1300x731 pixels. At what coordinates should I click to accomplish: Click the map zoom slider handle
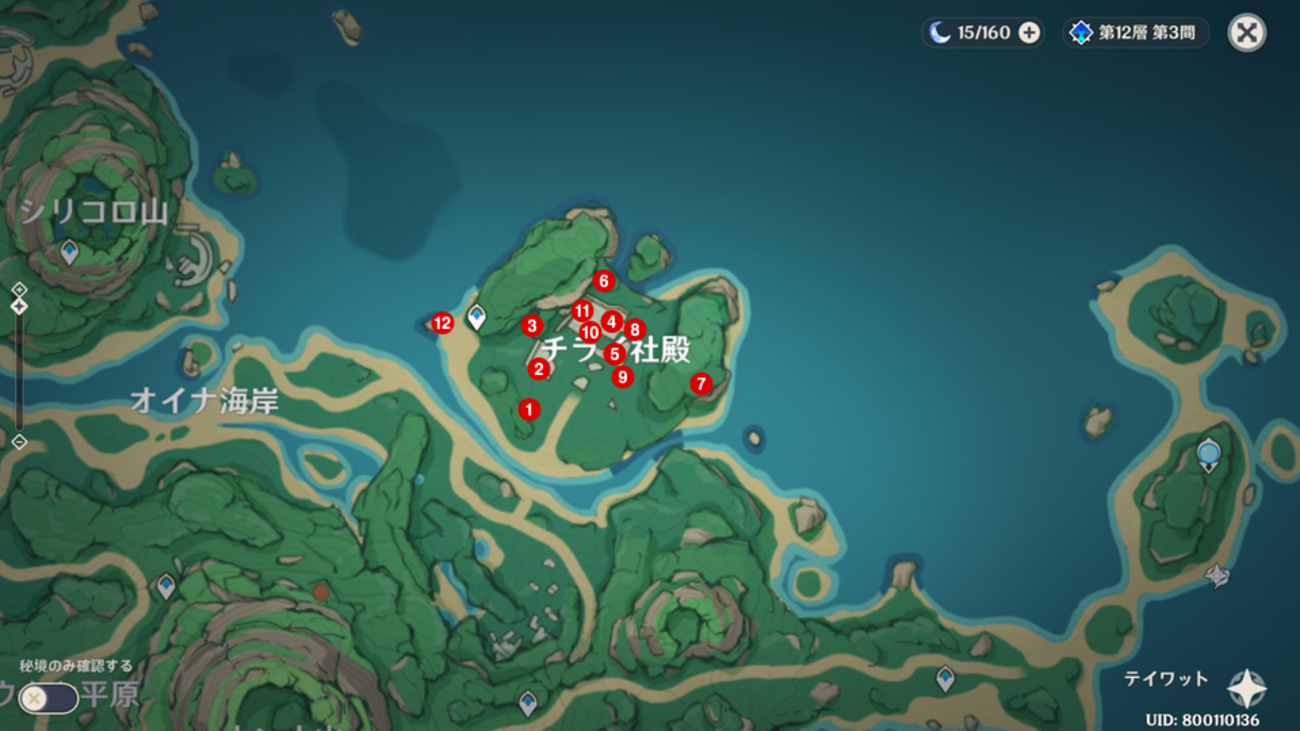coord(19,306)
